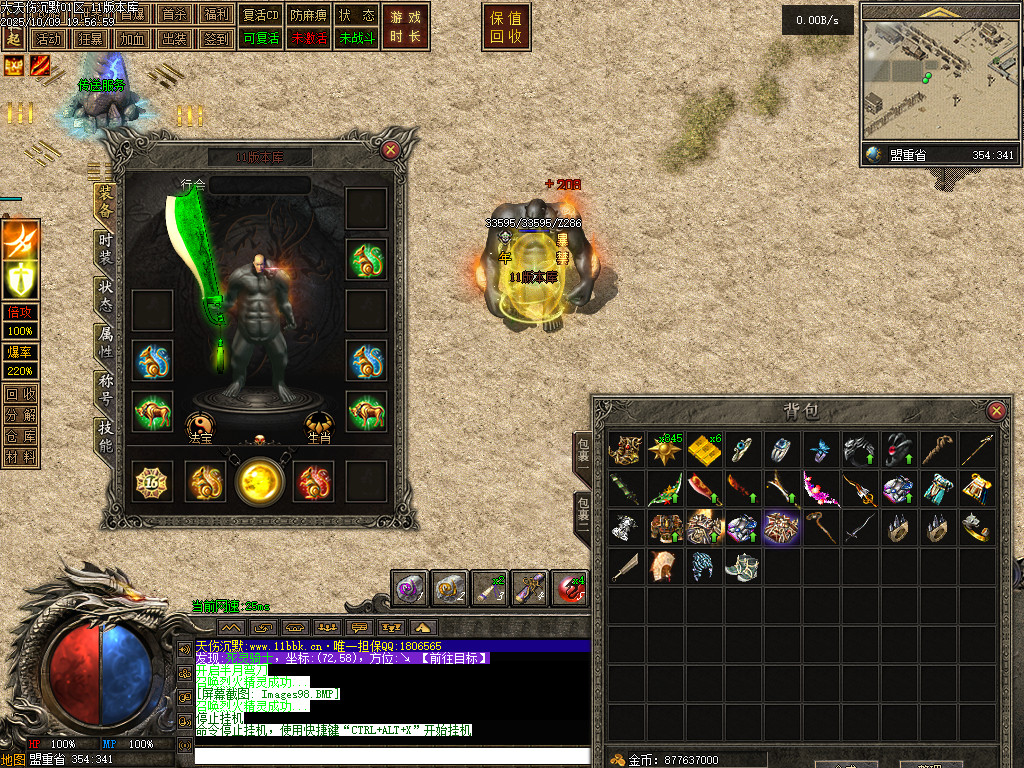
Task: Select the gold bars stack in backpack
Action: [704, 450]
